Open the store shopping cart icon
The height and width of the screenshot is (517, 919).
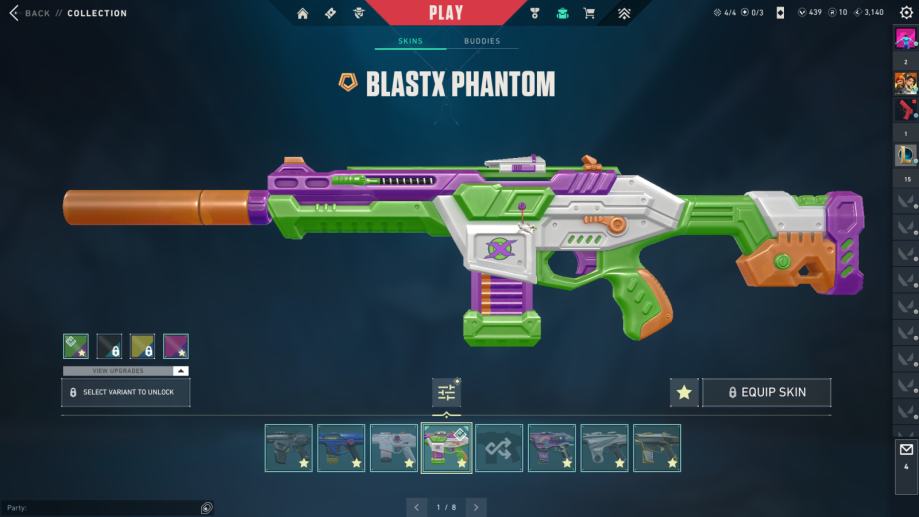[589, 13]
